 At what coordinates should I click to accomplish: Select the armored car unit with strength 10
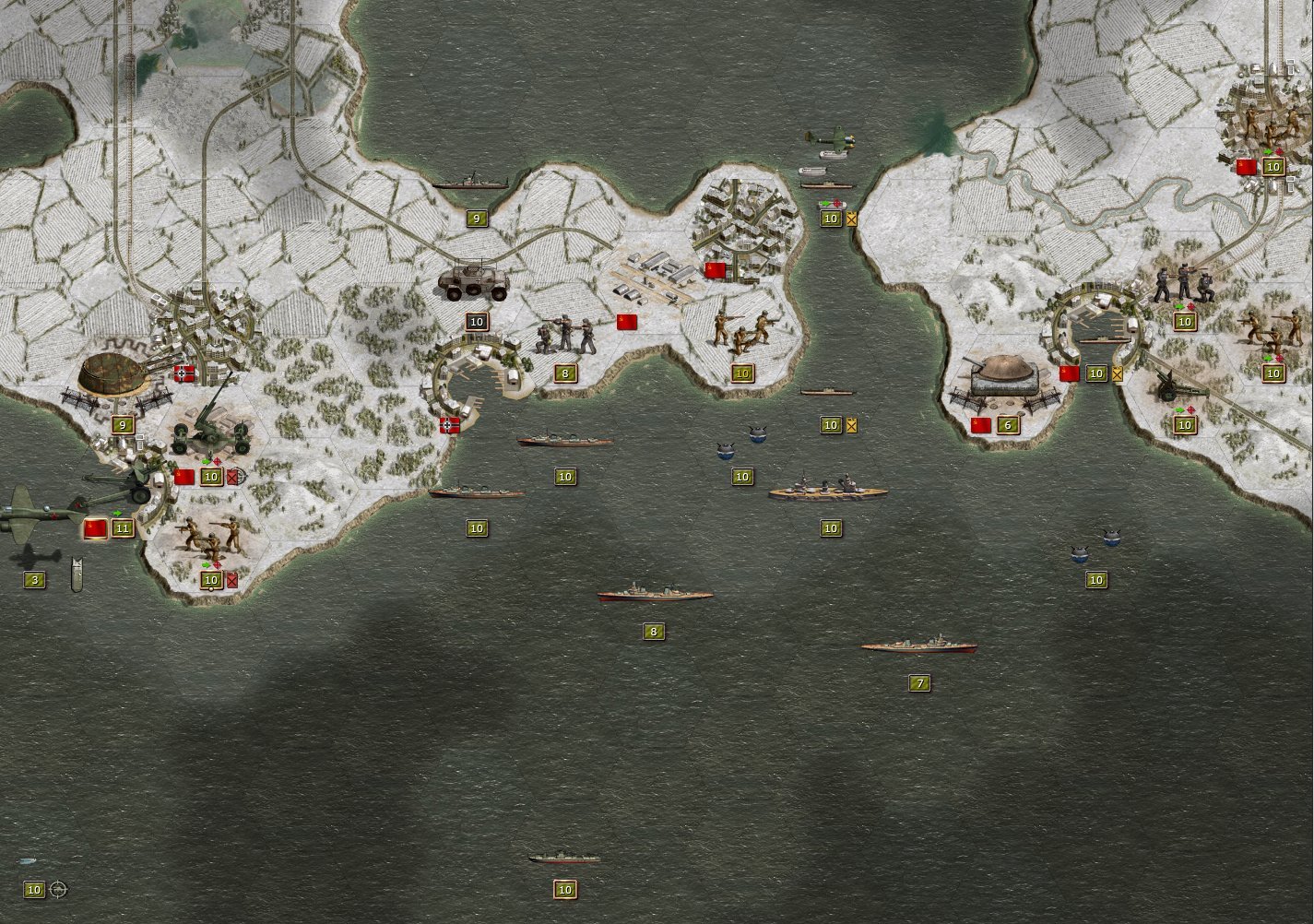point(475,286)
